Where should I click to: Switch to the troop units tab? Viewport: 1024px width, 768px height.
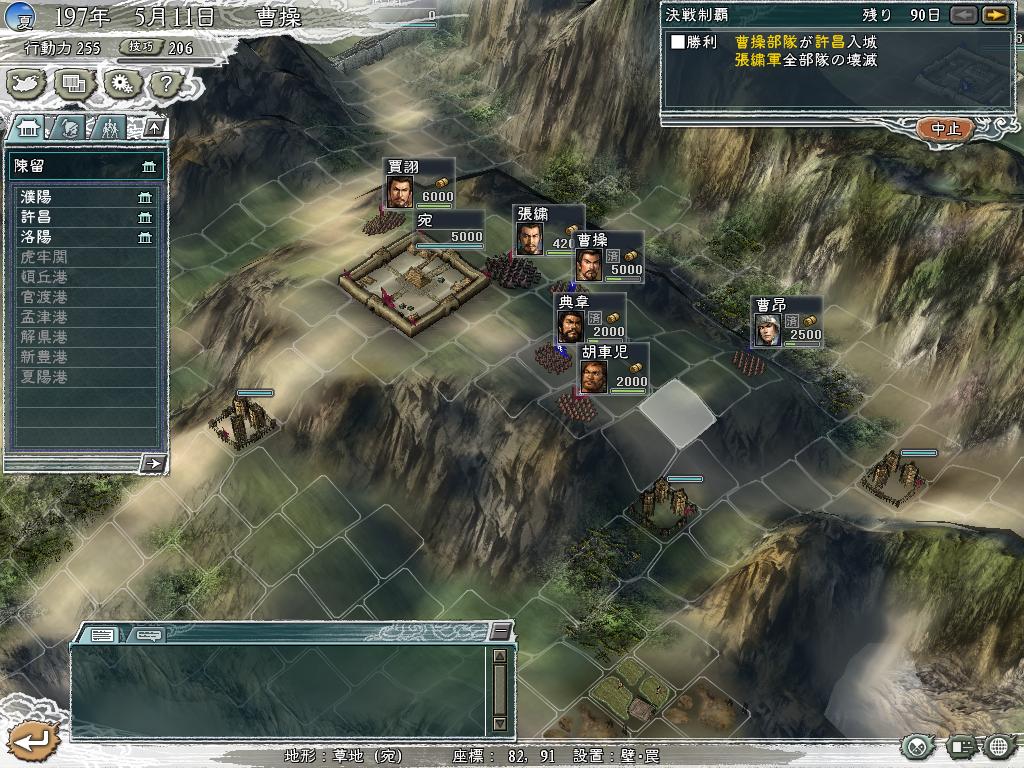point(109,127)
